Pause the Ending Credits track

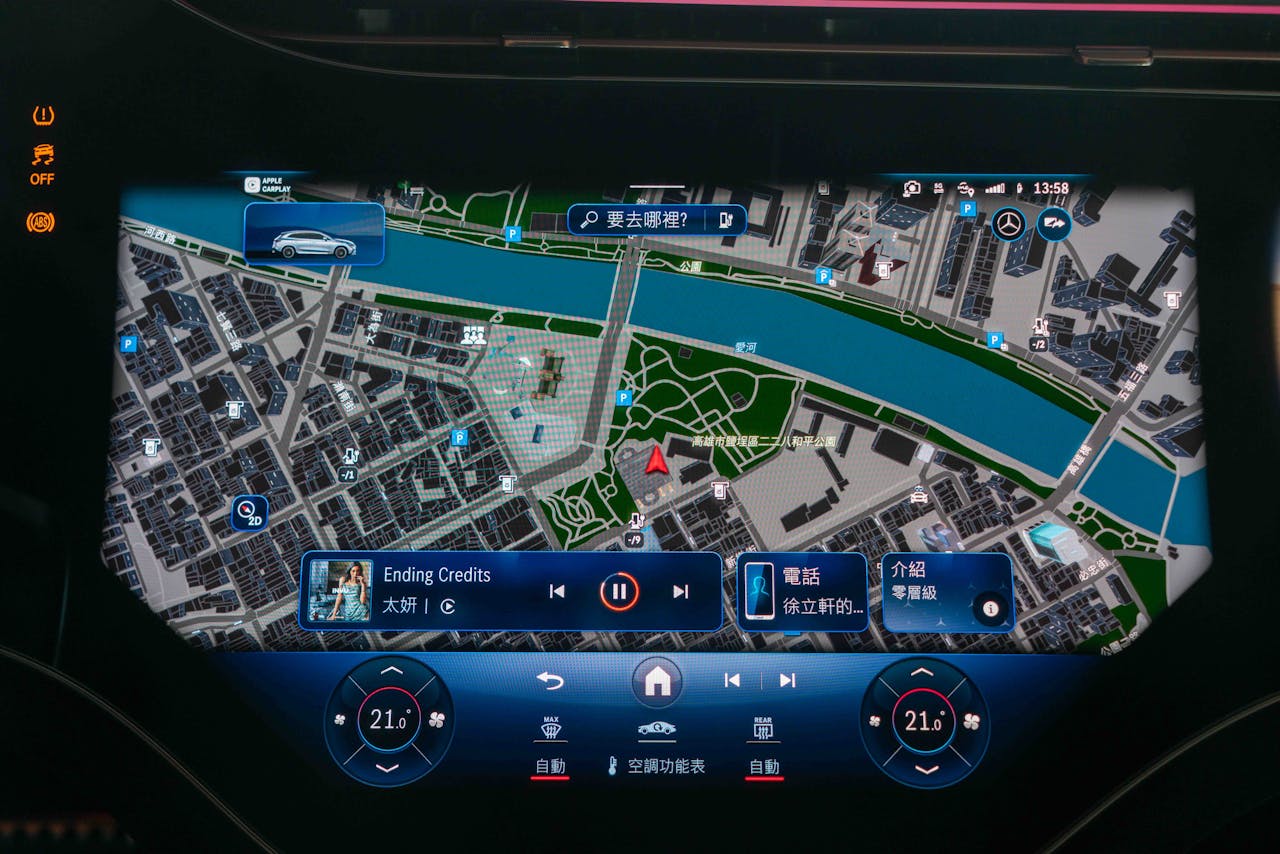[x=619, y=591]
